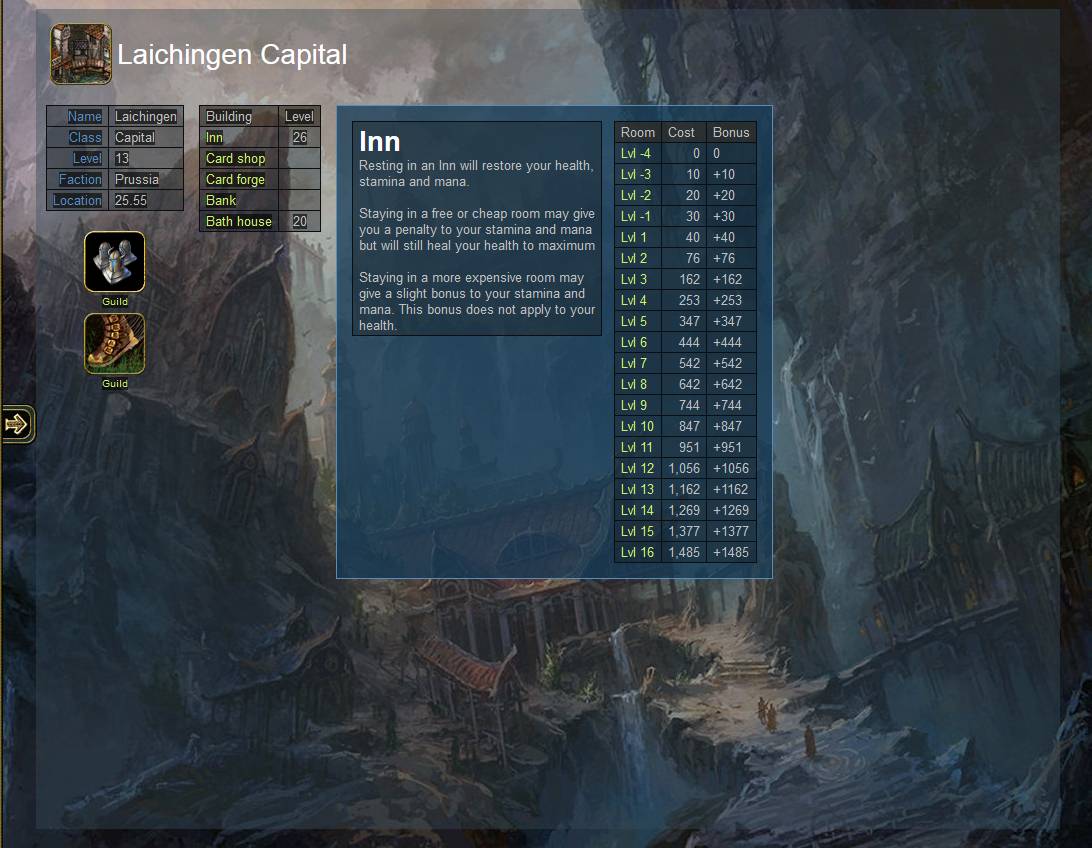1092x848 pixels.
Task: Choose the Lvl -2 room
Action: tap(636, 196)
